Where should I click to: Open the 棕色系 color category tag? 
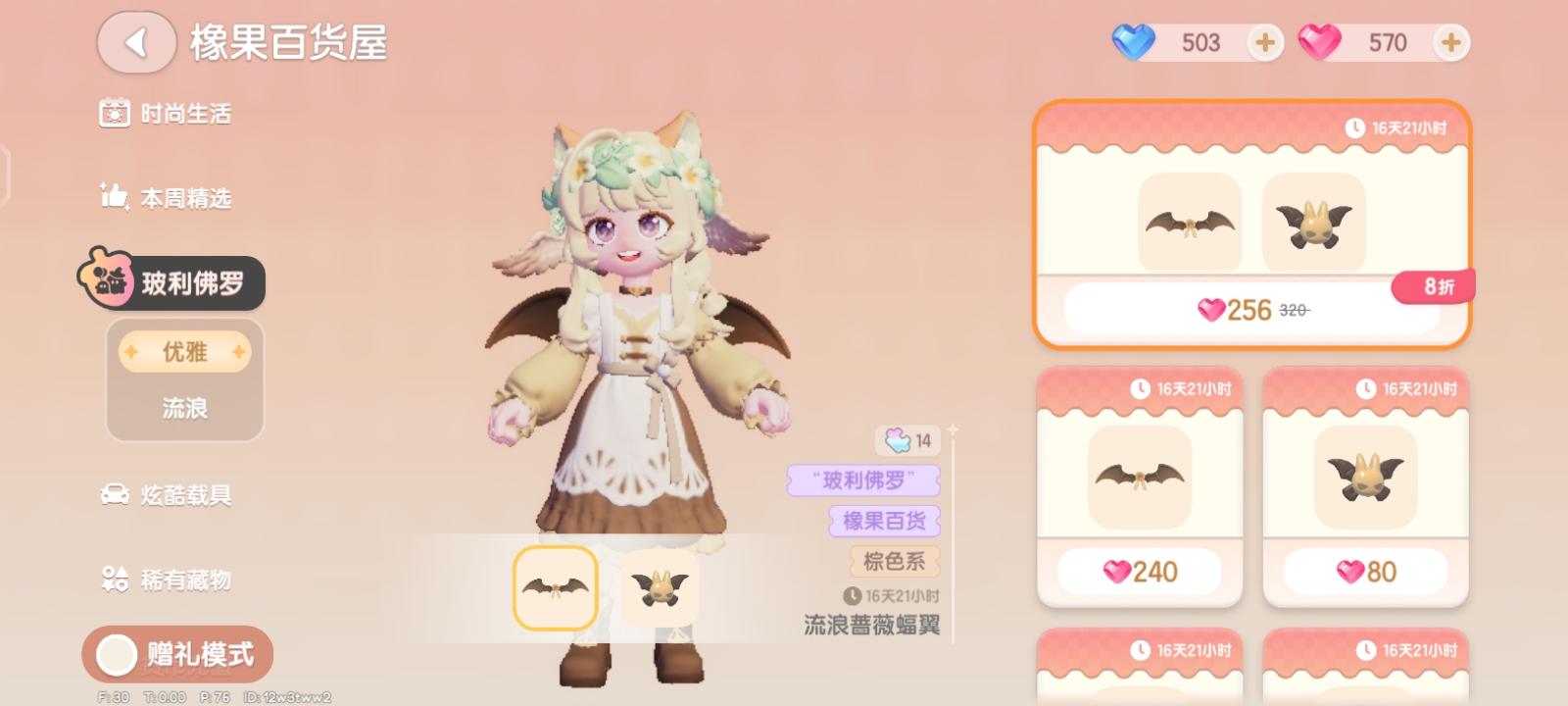click(894, 561)
